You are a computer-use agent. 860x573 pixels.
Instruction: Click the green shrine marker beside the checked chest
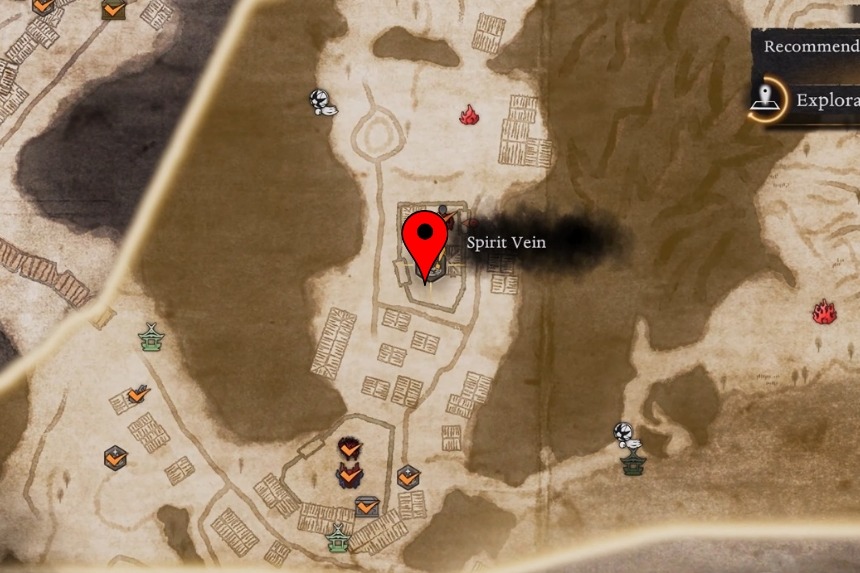point(338,537)
